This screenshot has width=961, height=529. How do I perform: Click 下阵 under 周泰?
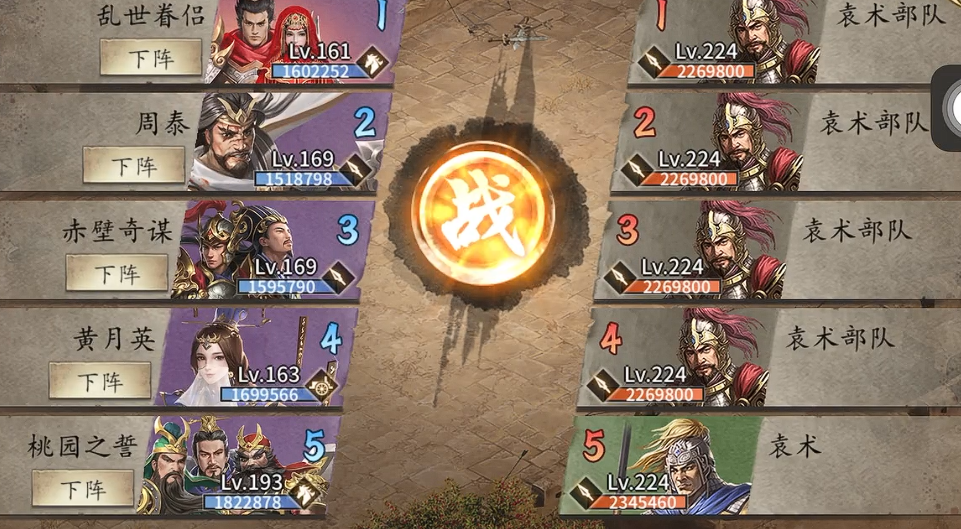coord(133,165)
